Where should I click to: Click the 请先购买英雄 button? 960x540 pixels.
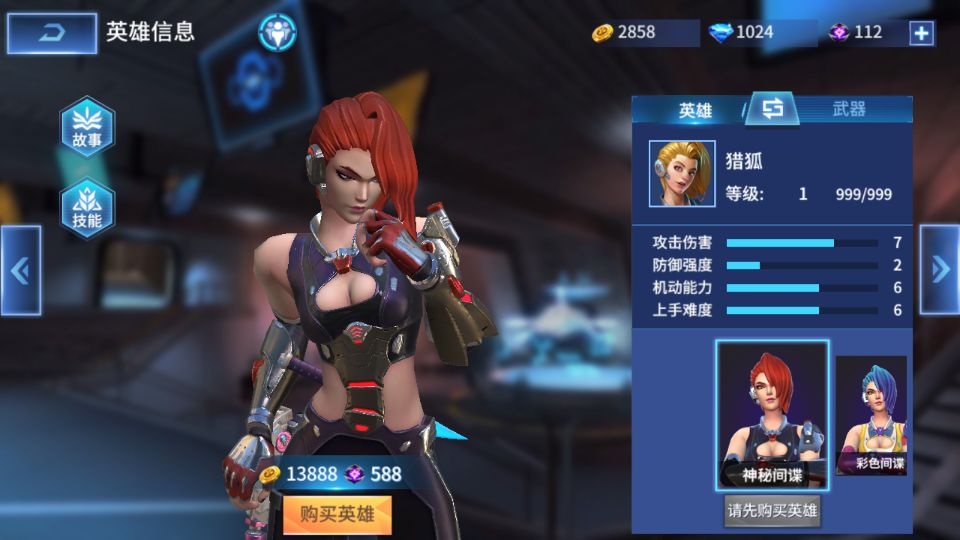[772, 511]
